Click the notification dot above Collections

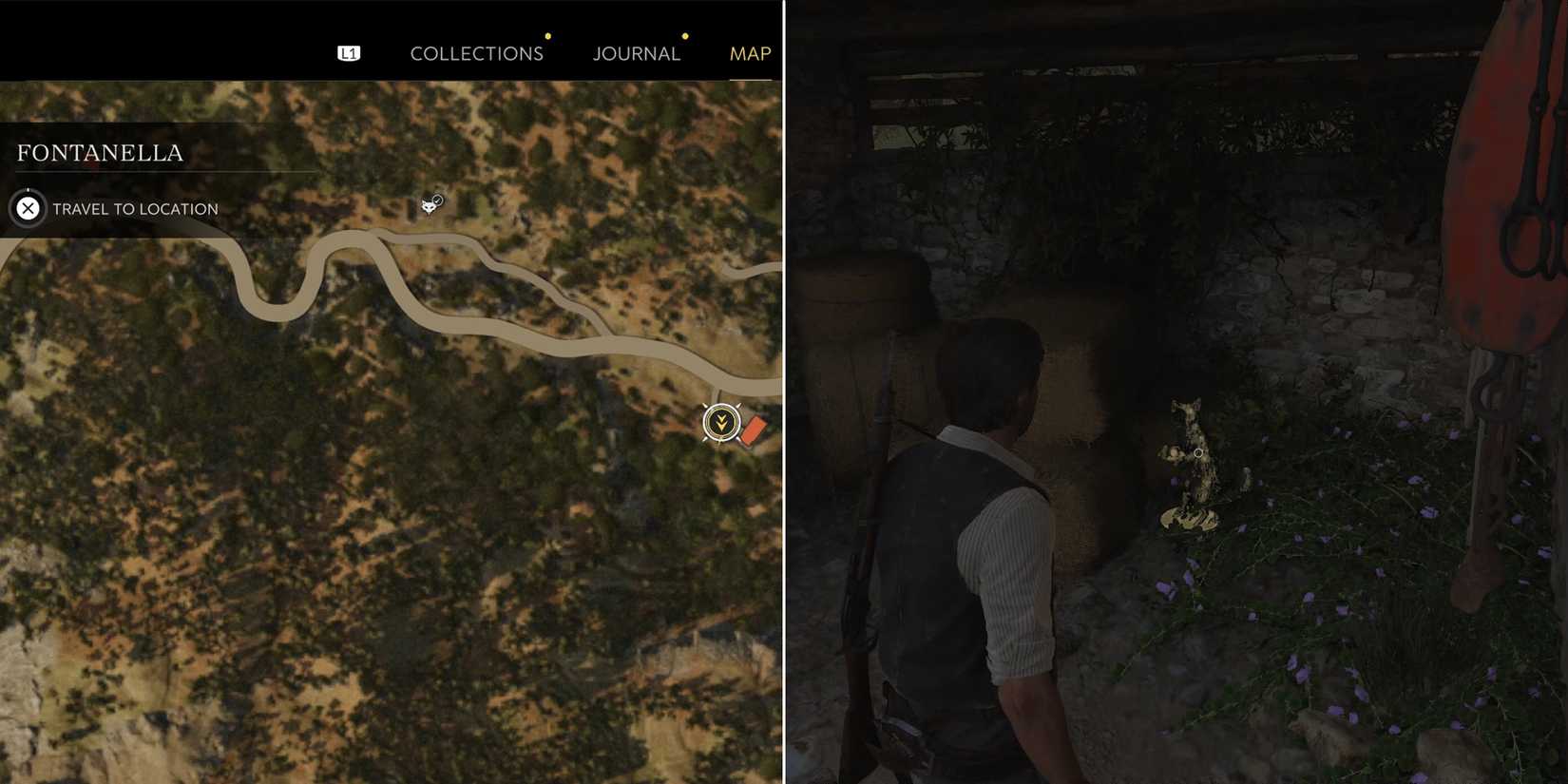click(x=547, y=34)
